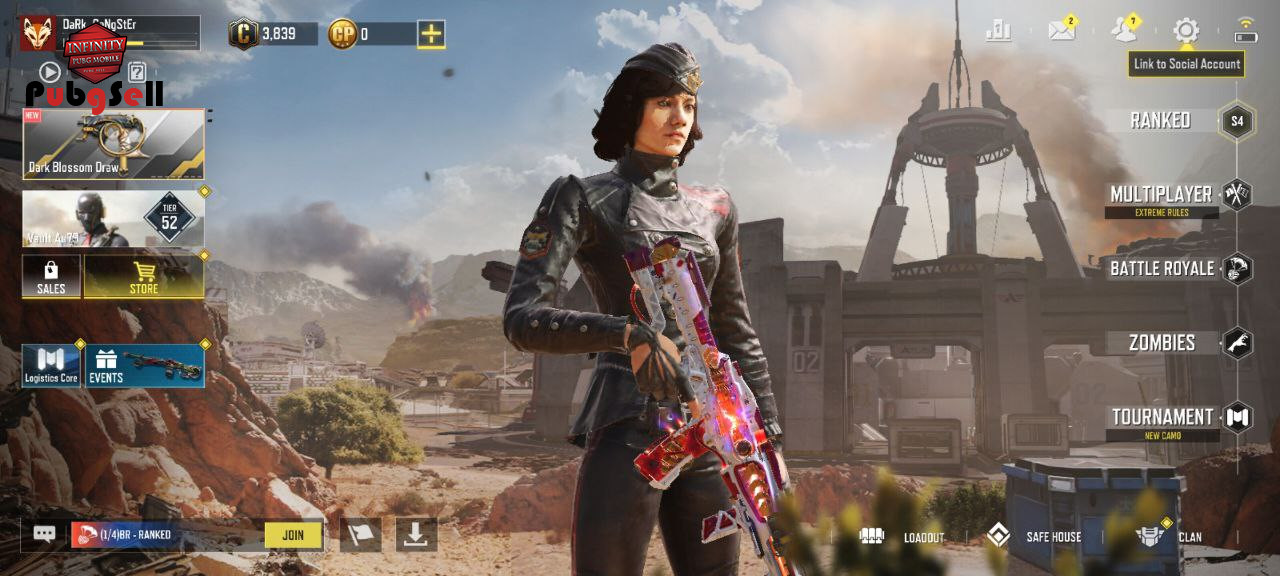Add CP with the yellow plus button
The image size is (1280, 576).
coord(431,34)
